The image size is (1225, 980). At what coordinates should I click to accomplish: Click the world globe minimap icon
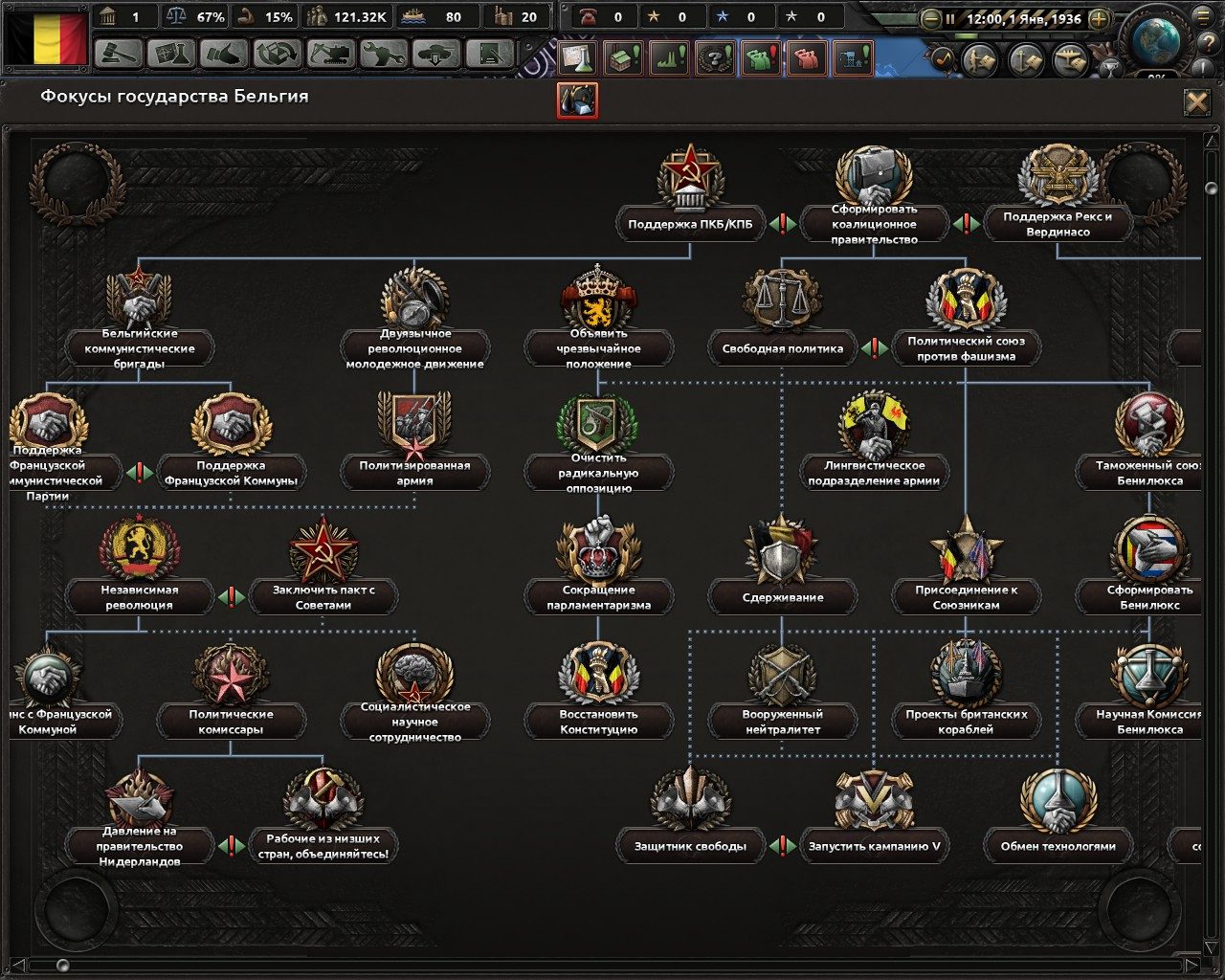pos(1157,40)
